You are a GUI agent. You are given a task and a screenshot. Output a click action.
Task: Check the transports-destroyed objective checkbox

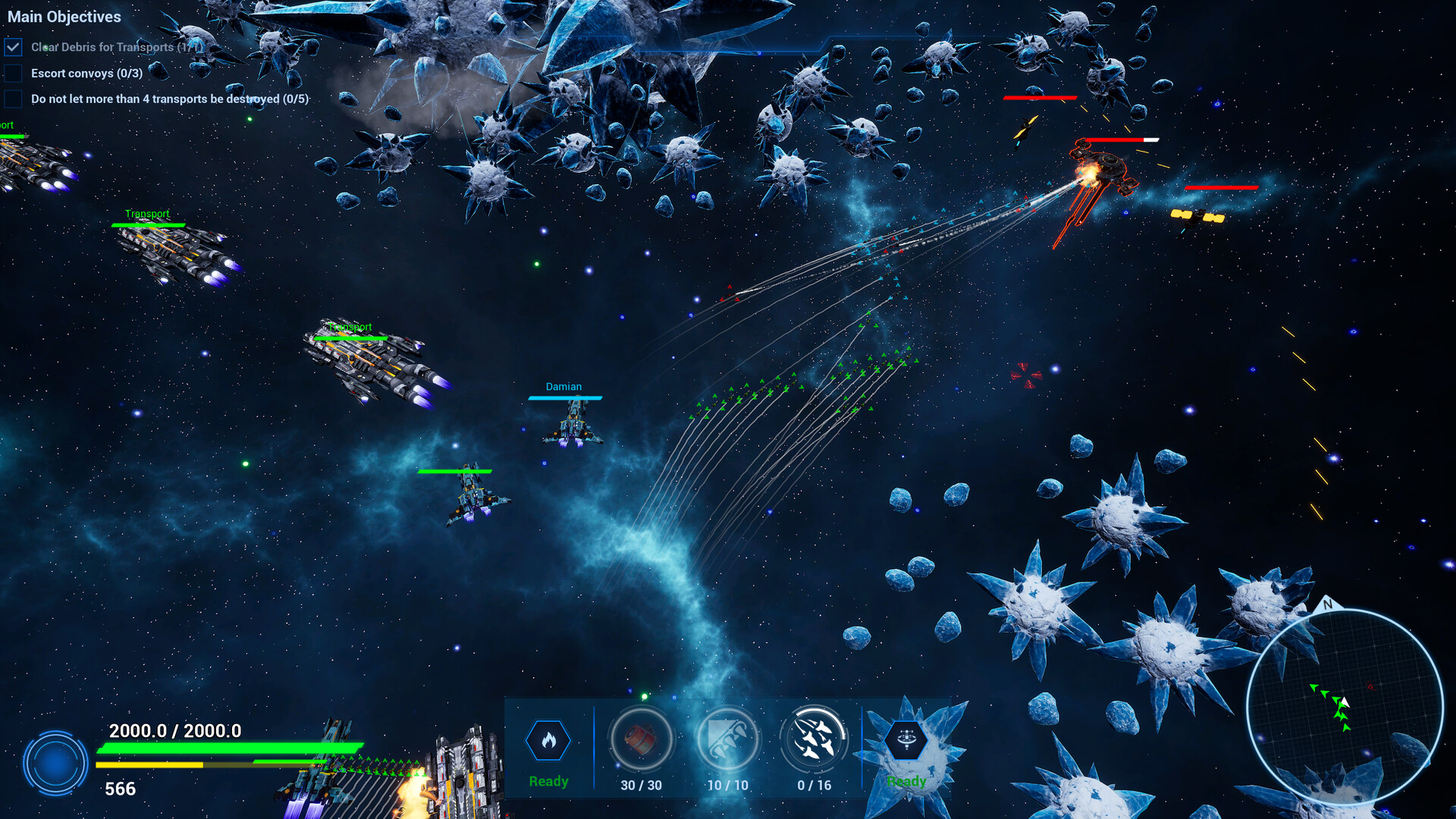[13, 98]
